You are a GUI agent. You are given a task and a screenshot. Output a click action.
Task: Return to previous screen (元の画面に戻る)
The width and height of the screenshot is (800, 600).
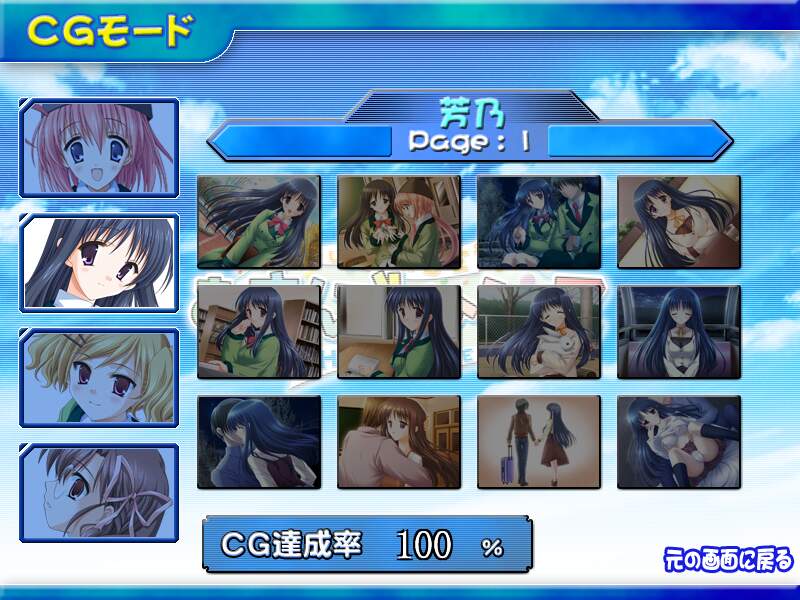[727, 559]
